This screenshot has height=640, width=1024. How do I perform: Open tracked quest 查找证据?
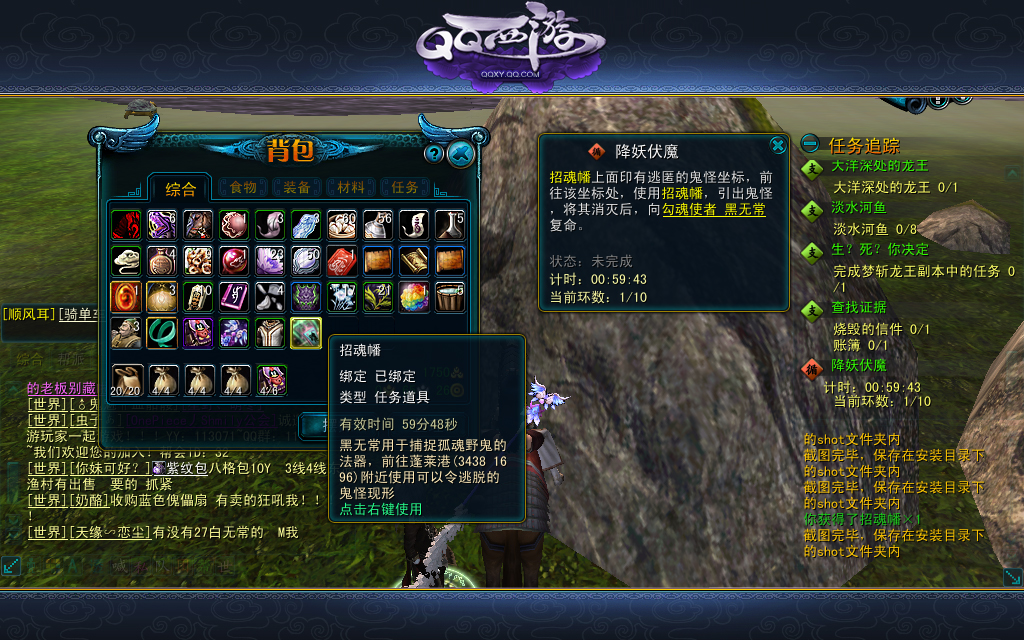tap(859, 307)
